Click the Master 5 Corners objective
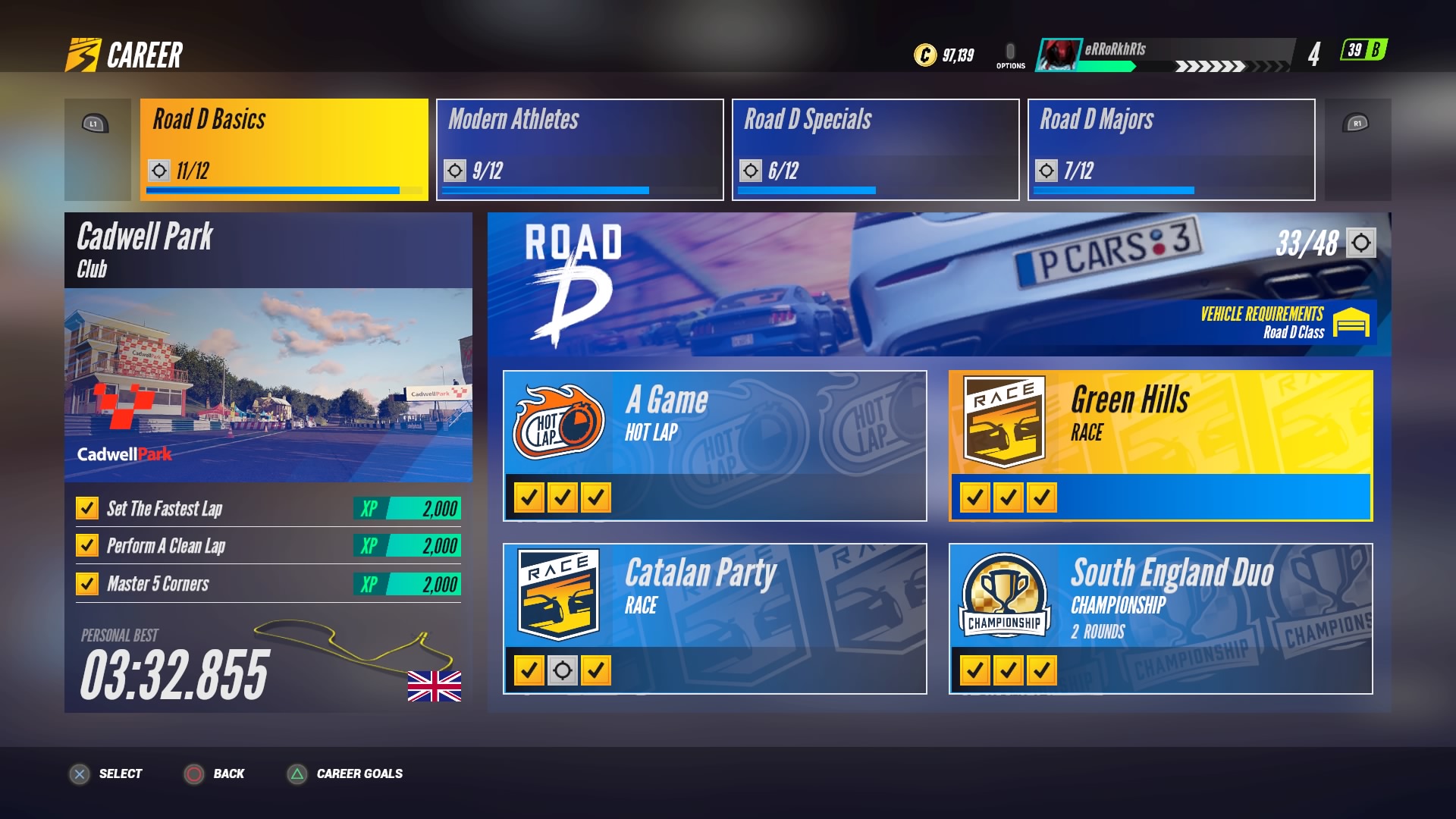 (x=268, y=584)
